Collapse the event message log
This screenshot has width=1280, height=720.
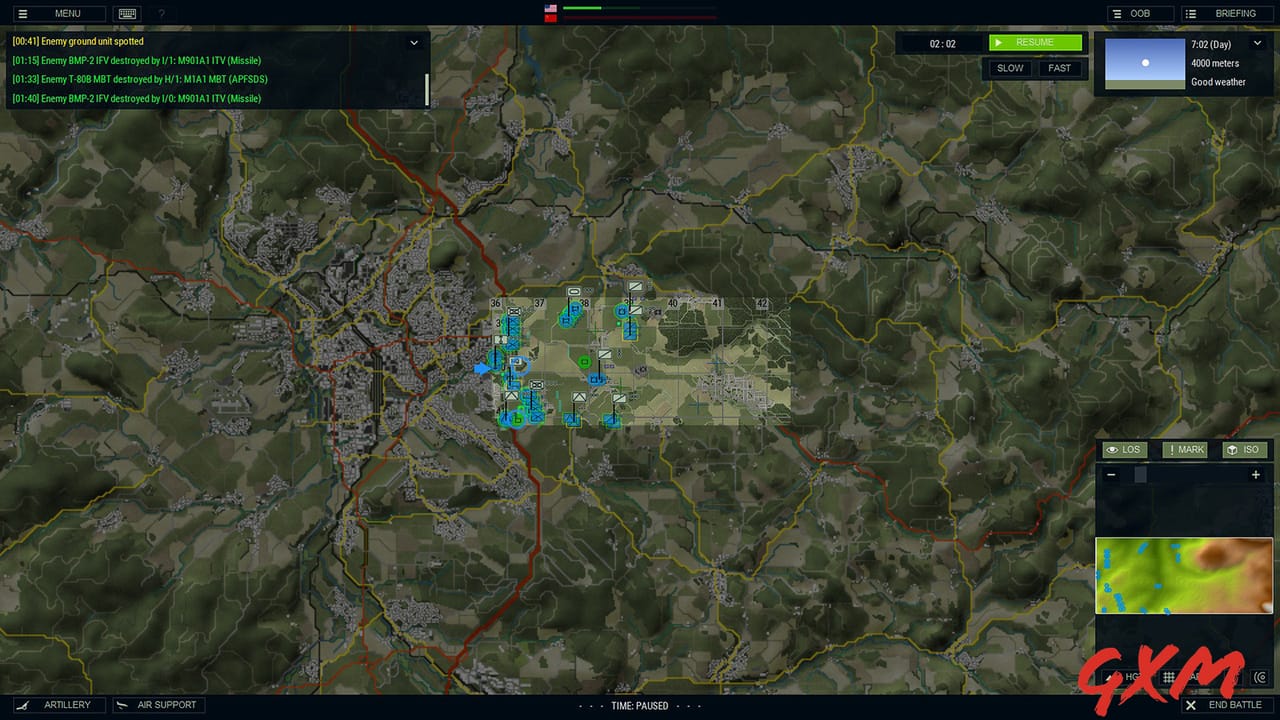[414, 42]
